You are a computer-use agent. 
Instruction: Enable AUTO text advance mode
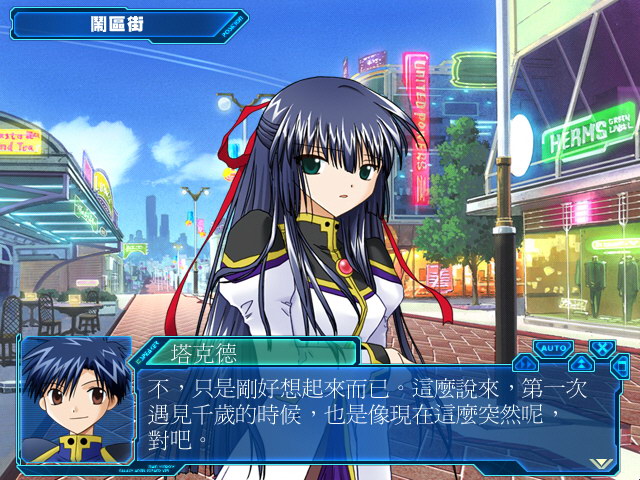(x=552, y=348)
